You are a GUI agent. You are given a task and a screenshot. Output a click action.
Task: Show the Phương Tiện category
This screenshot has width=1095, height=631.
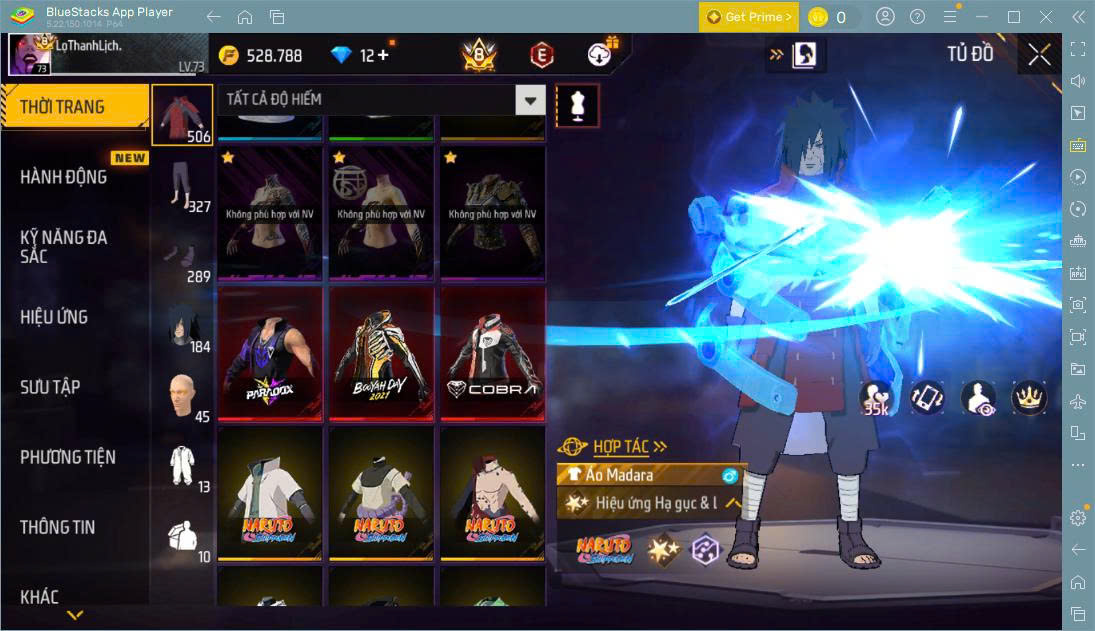pyautogui.click(x=68, y=457)
